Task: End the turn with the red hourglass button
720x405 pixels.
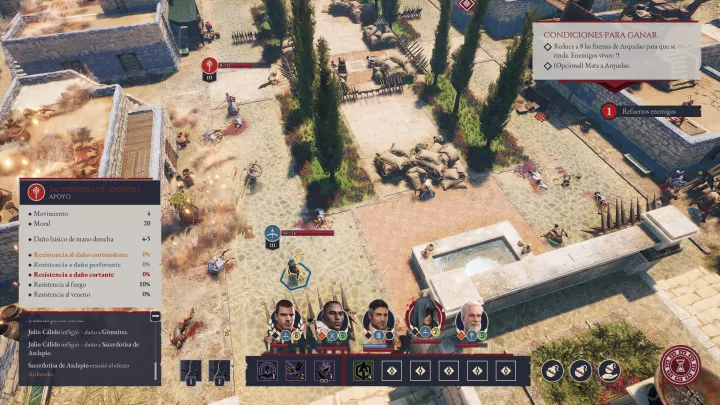Action: [680, 365]
